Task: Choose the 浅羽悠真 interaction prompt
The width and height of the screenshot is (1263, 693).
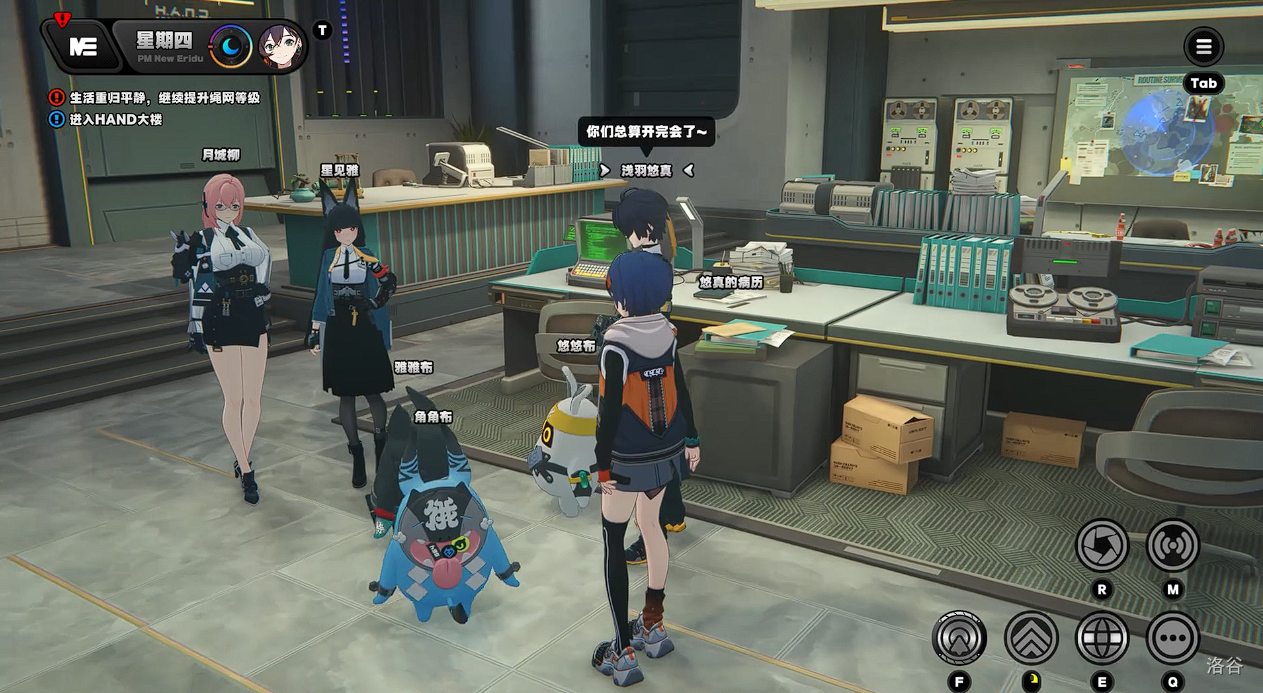Action: click(x=646, y=171)
